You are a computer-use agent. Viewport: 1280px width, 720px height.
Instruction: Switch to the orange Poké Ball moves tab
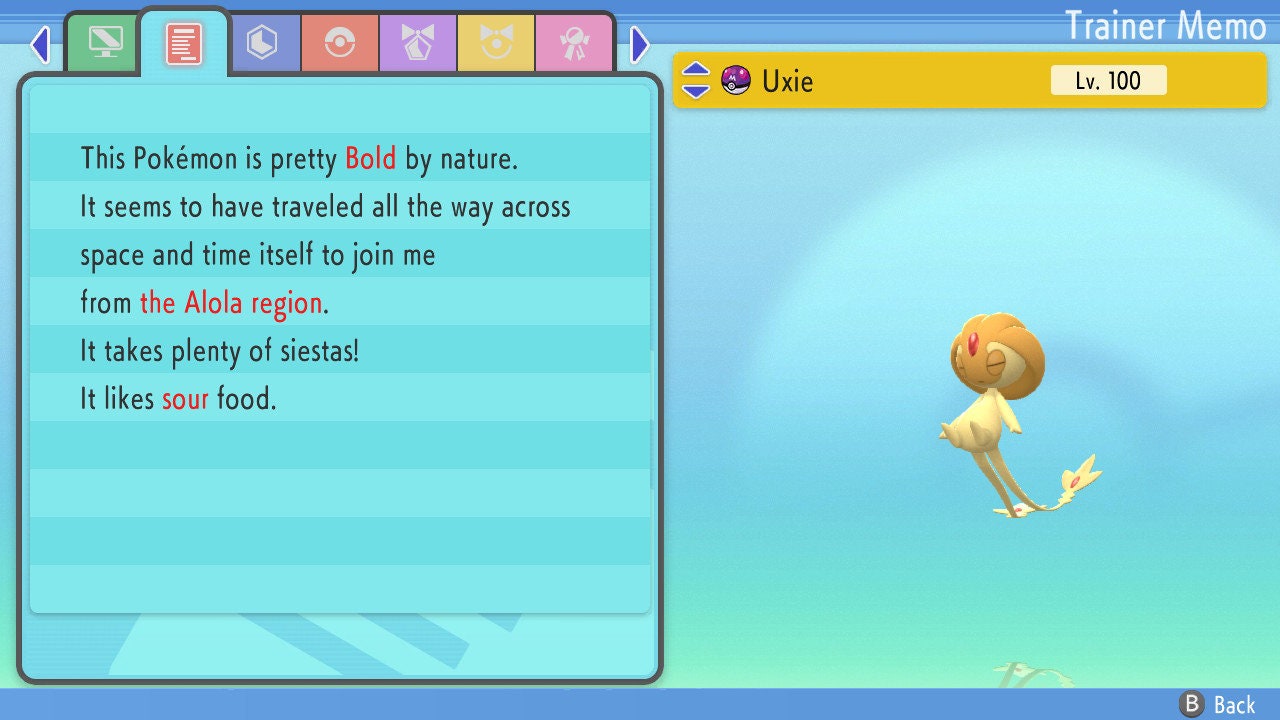click(340, 43)
